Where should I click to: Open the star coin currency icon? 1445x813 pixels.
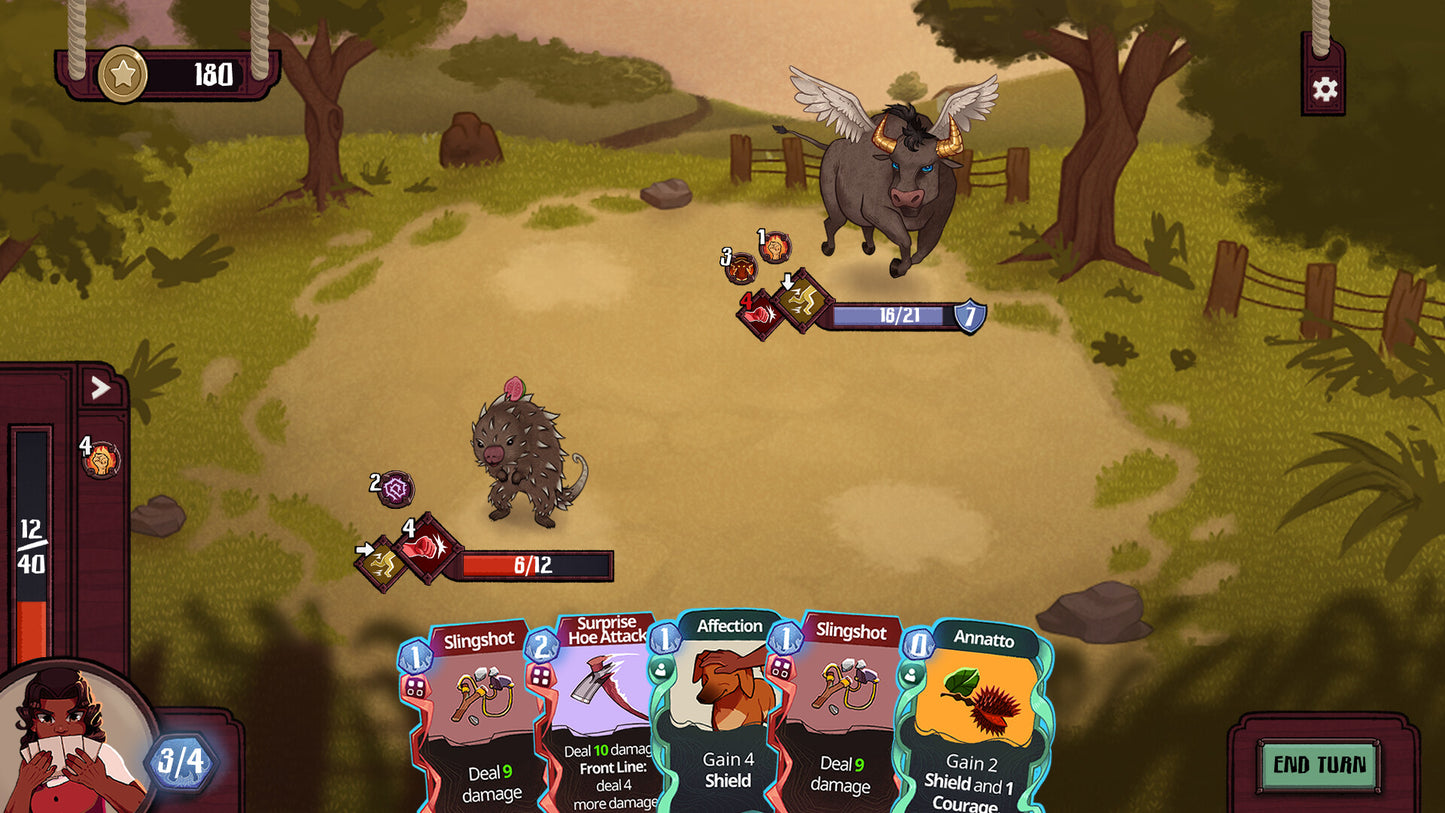[x=121, y=72]
